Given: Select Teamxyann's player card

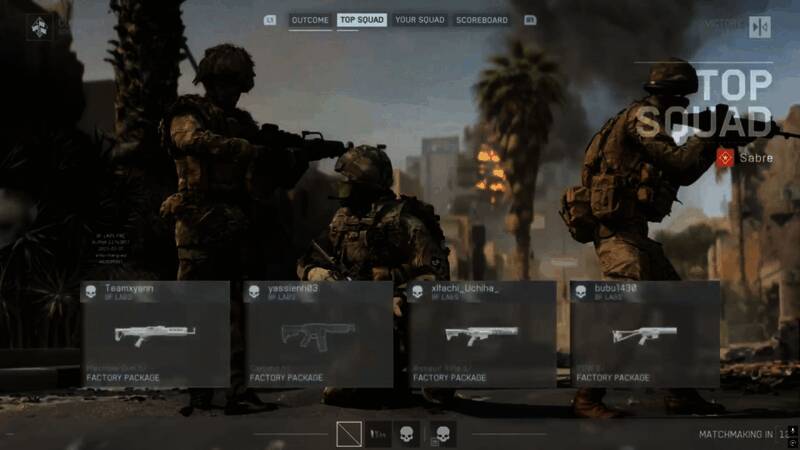Looking at the screenshot, I should click(155, 334).
